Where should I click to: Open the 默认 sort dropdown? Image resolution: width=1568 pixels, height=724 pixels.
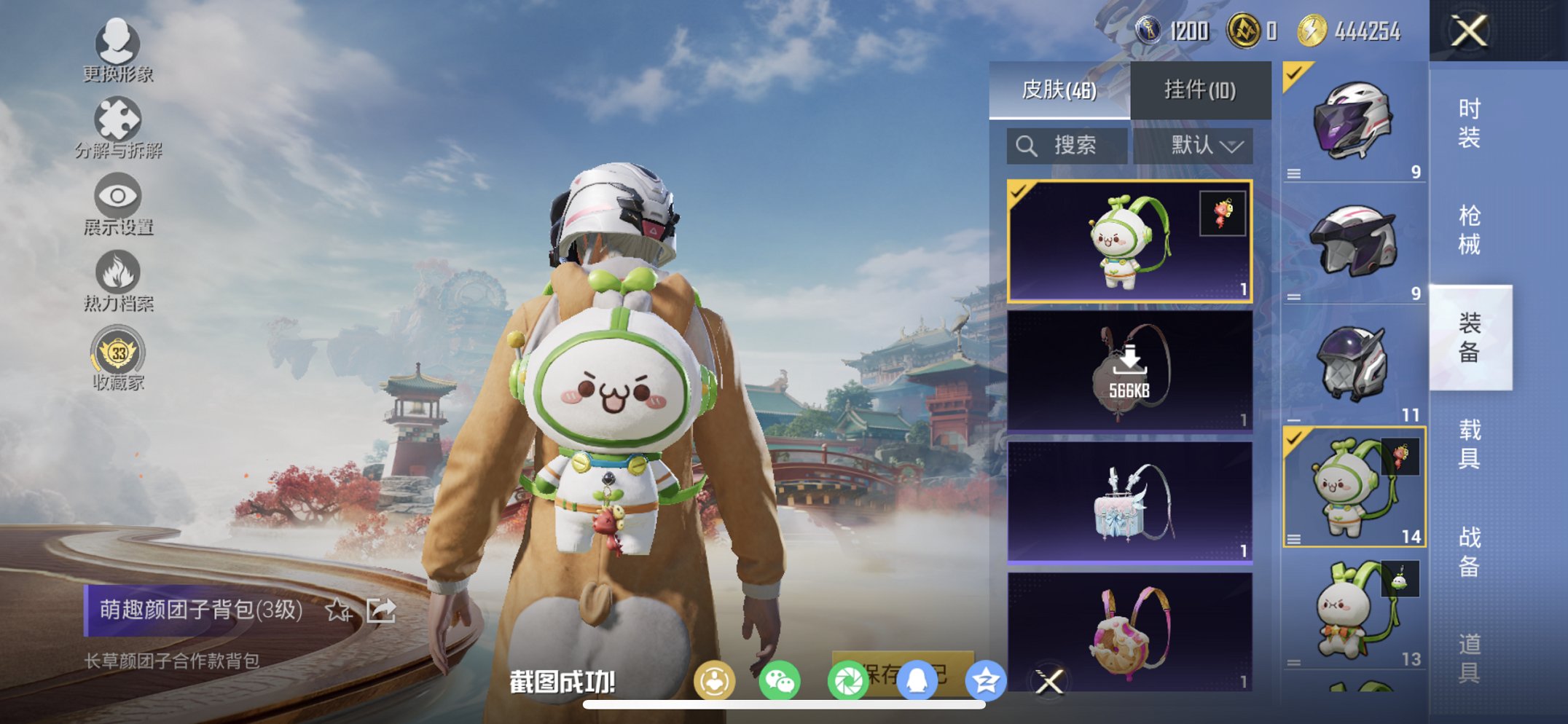point(1199,145)
